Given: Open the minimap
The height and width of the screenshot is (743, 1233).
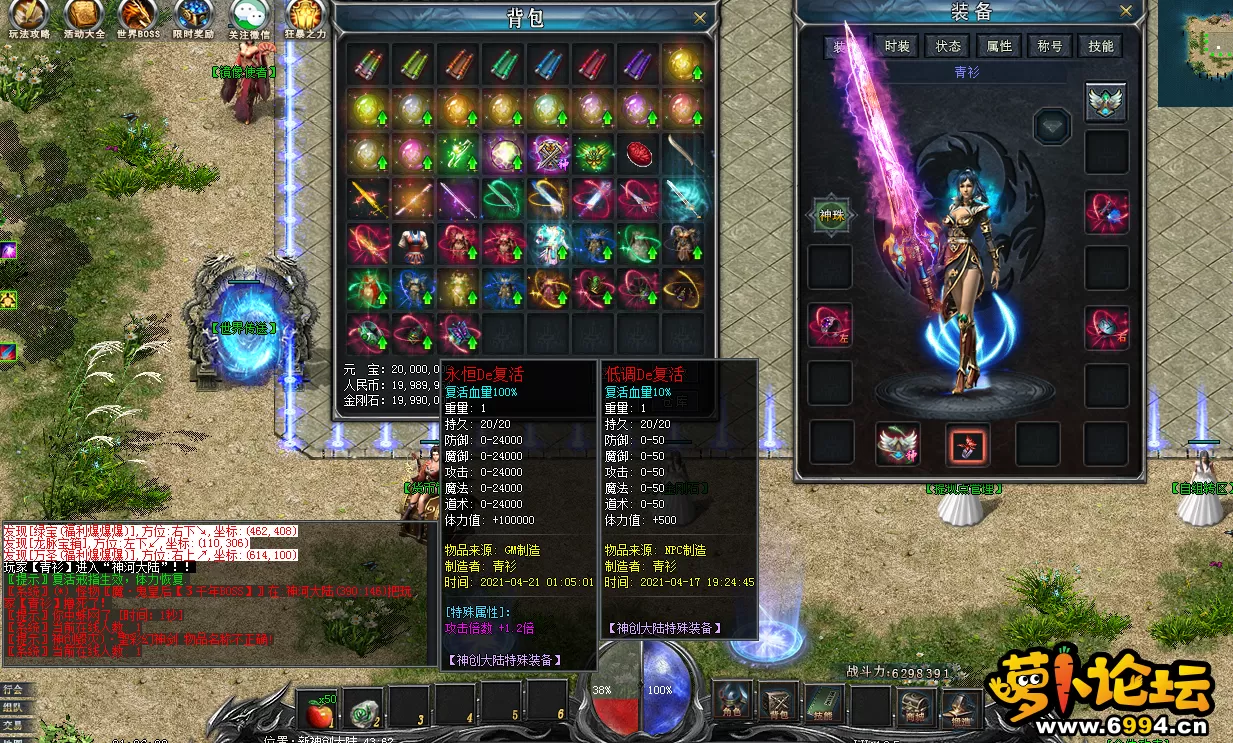Looking at the screenshot, I should pyautogui.click(x=1196, y=52).
